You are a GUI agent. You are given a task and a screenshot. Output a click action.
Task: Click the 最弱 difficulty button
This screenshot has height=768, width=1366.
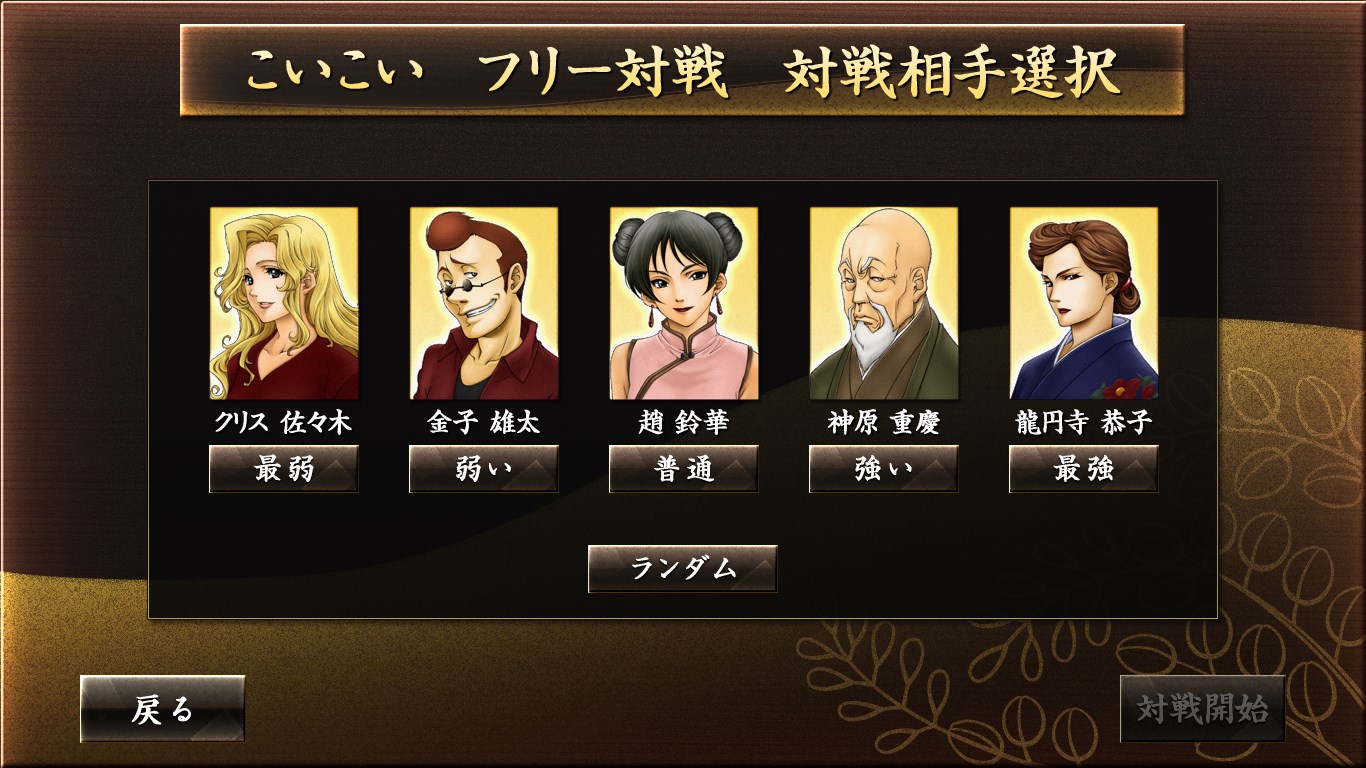coord(284,469)
